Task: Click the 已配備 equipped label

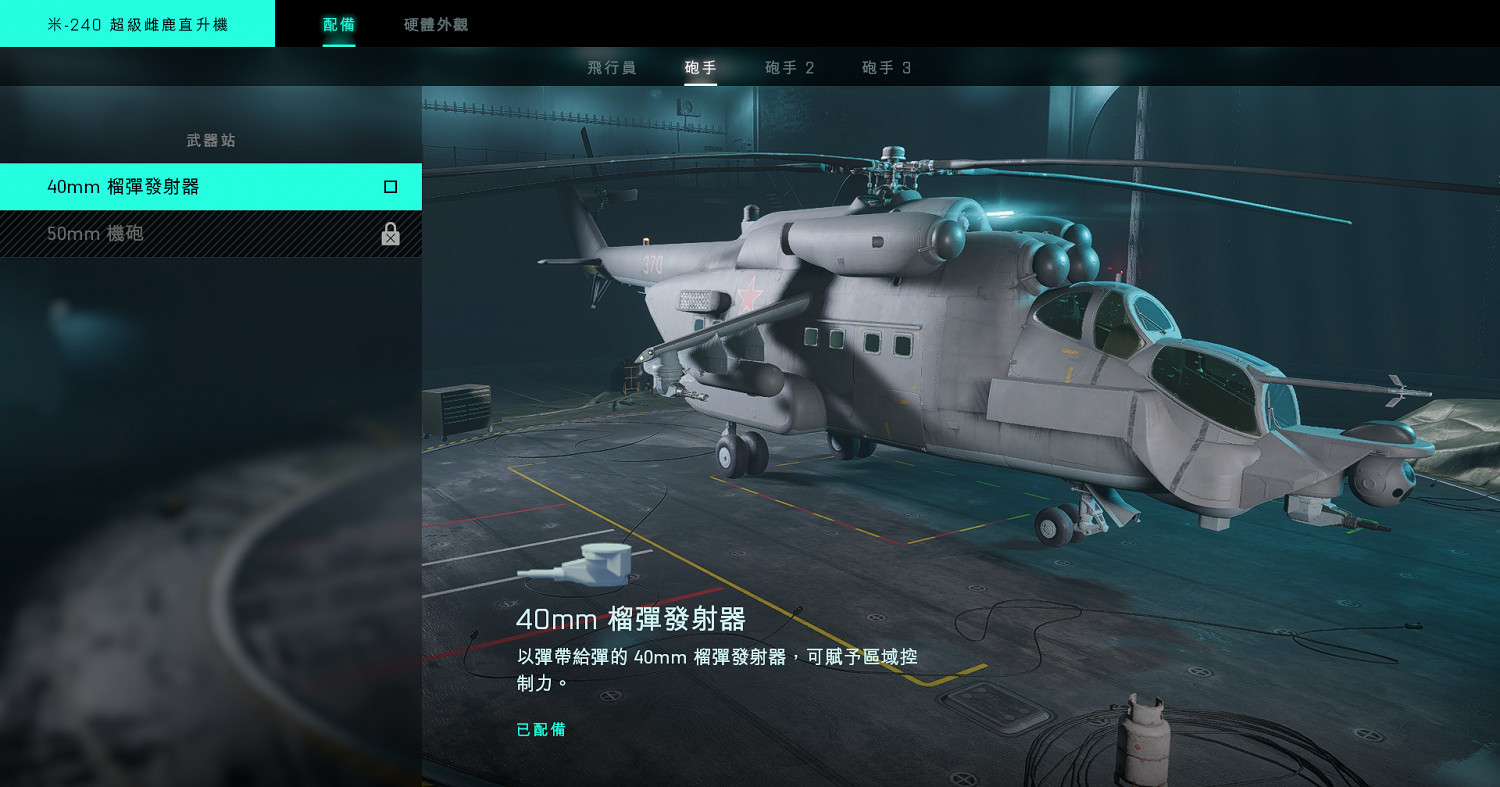Action: point(540,729)
